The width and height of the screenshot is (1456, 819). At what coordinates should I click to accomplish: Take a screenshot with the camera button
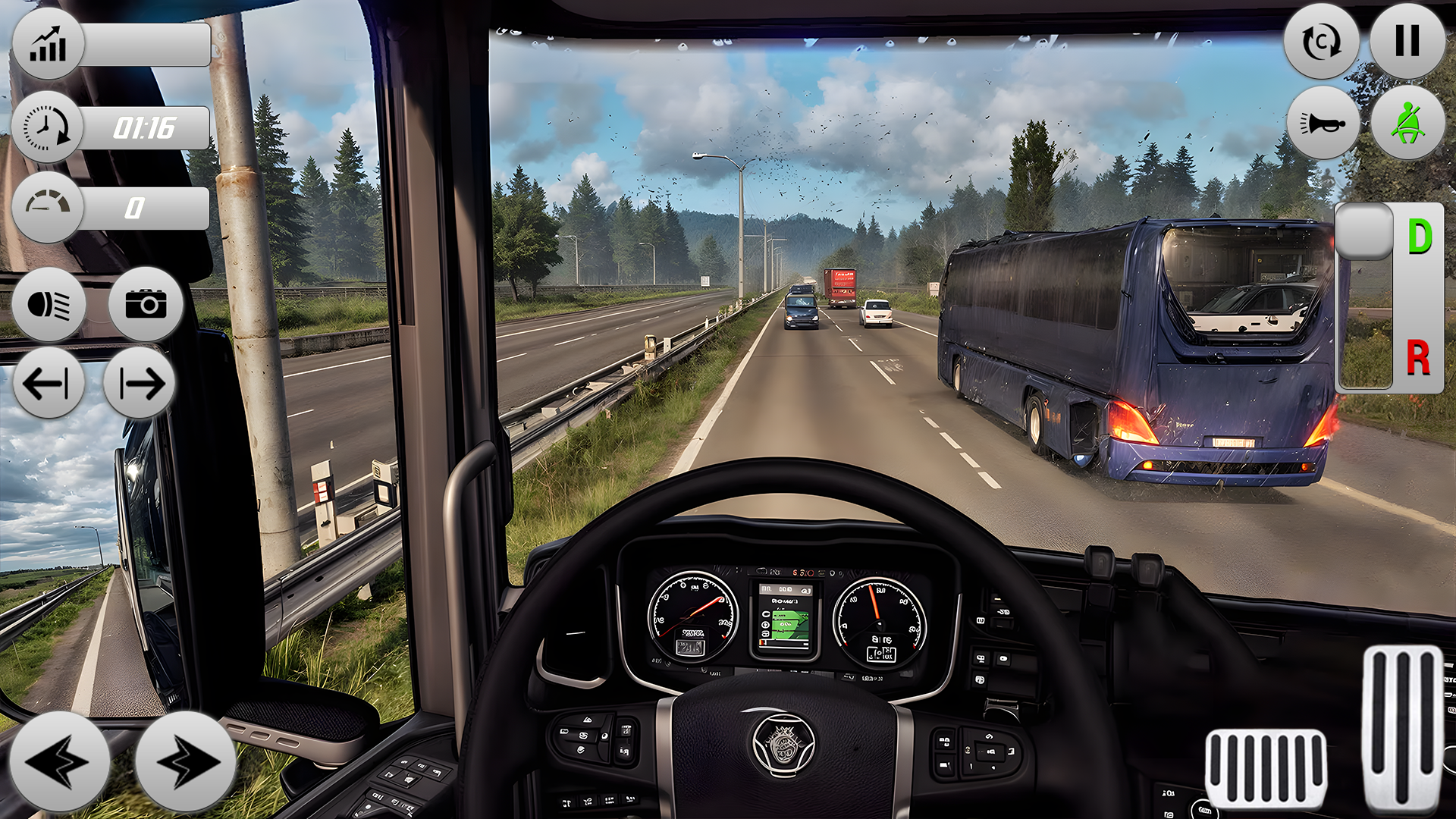click(x=146, y=305)
